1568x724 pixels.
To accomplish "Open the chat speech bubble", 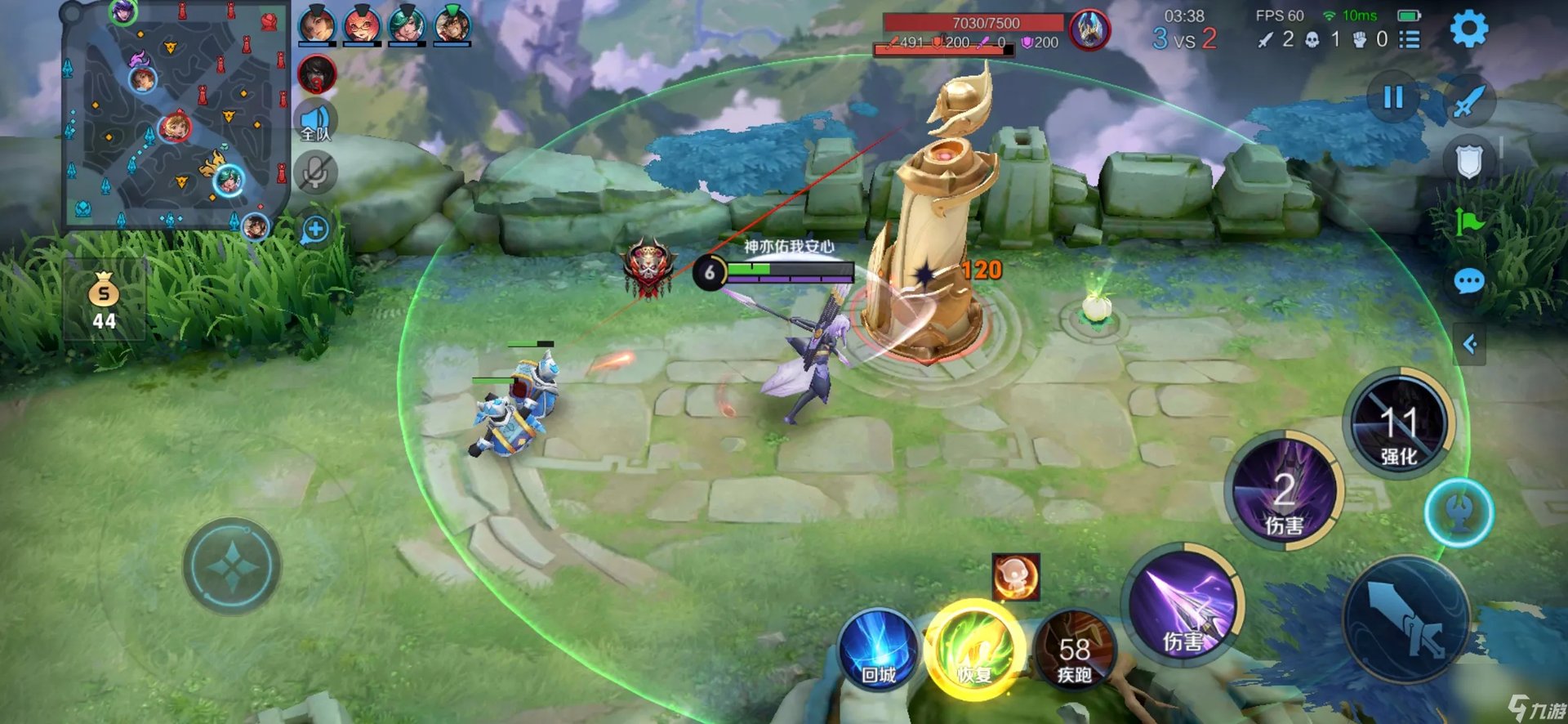I will (1468, 283).
